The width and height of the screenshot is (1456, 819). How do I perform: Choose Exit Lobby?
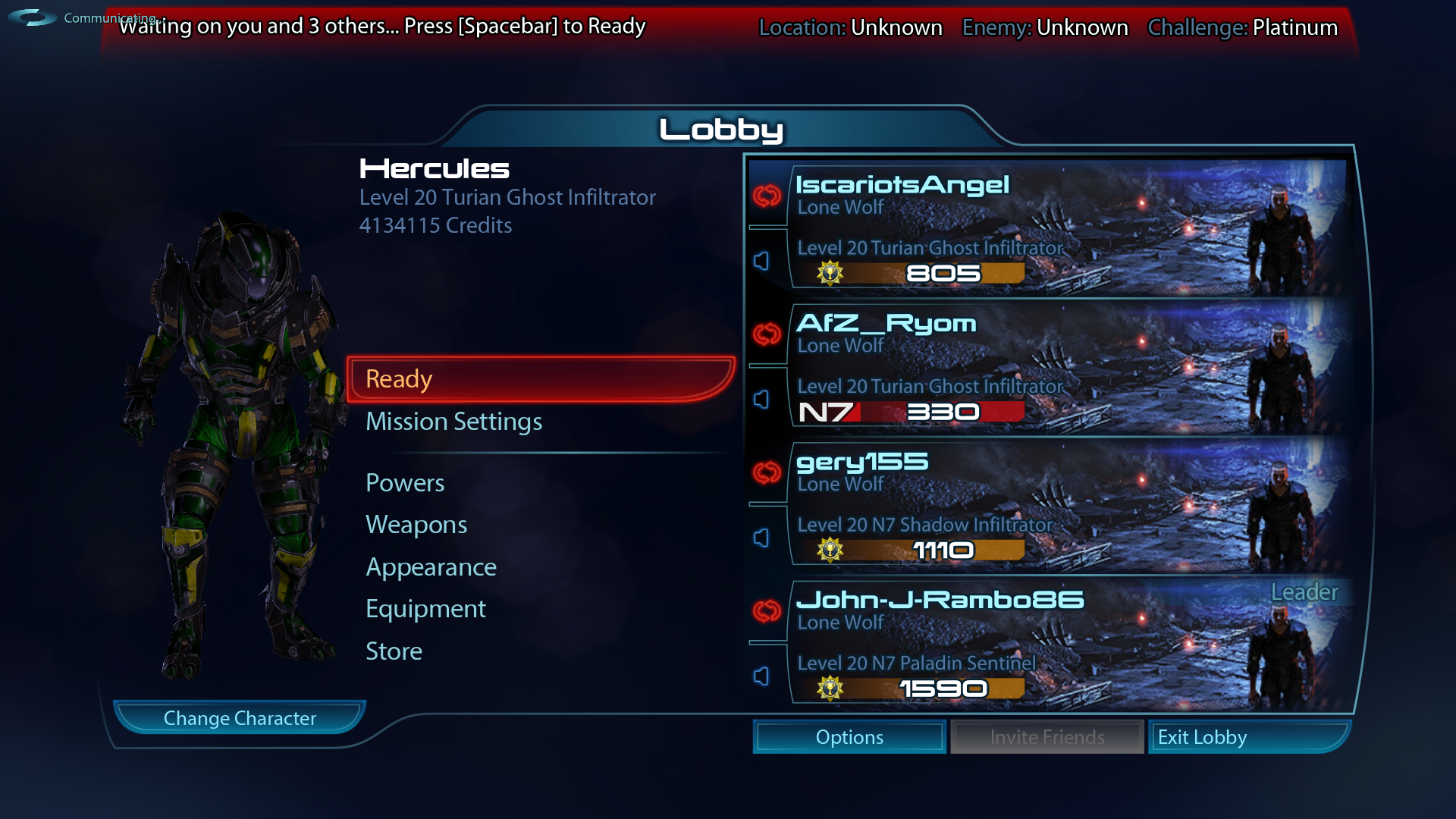1247,737
